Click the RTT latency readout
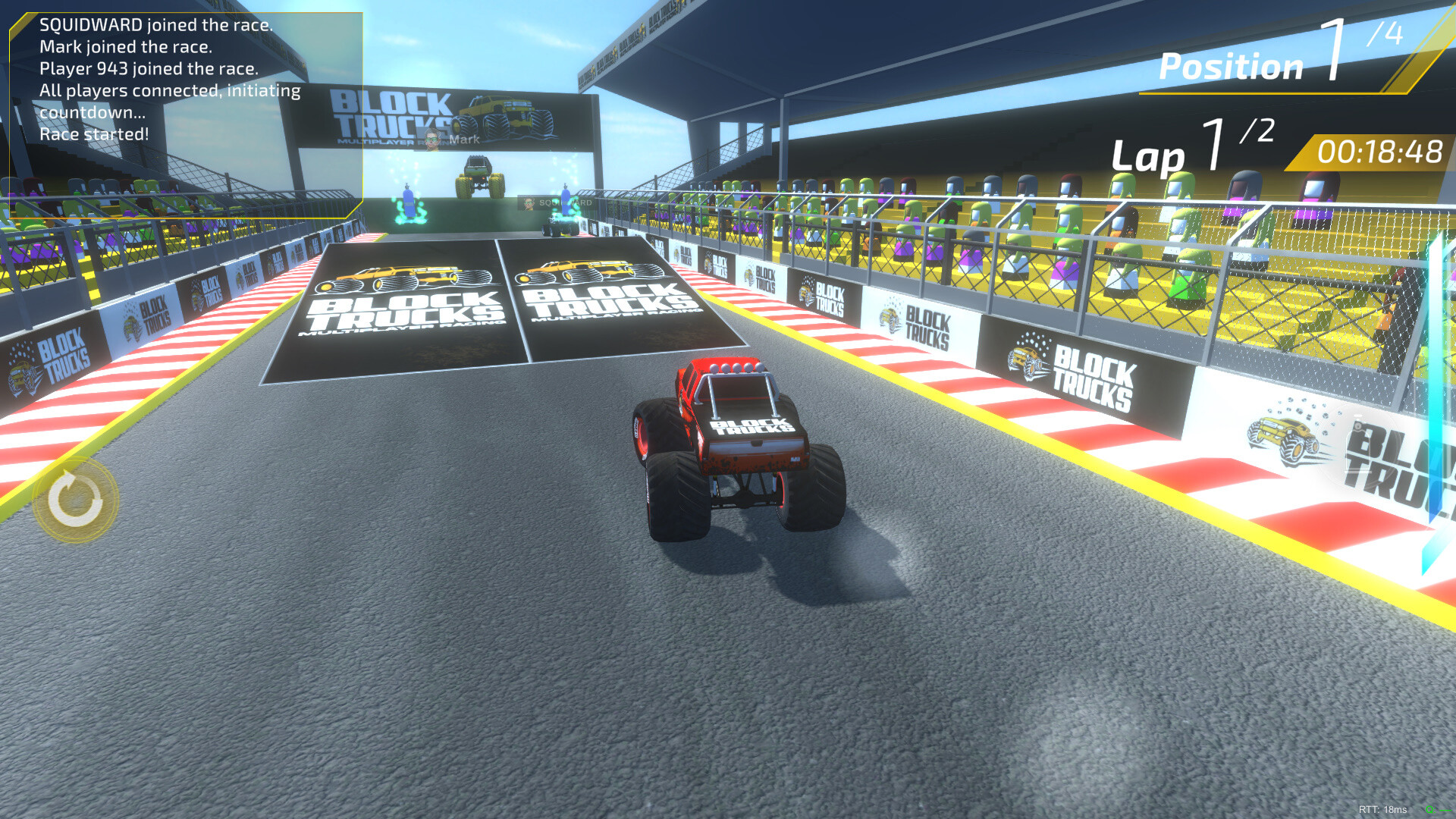 pyautogui.click(x=1382, y=809)
